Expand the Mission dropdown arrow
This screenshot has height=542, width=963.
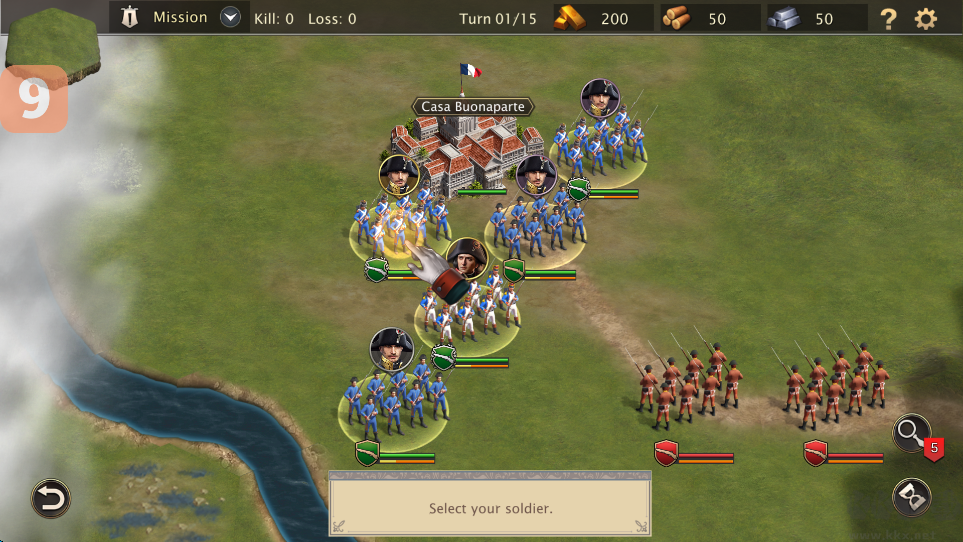click(231, 17)
